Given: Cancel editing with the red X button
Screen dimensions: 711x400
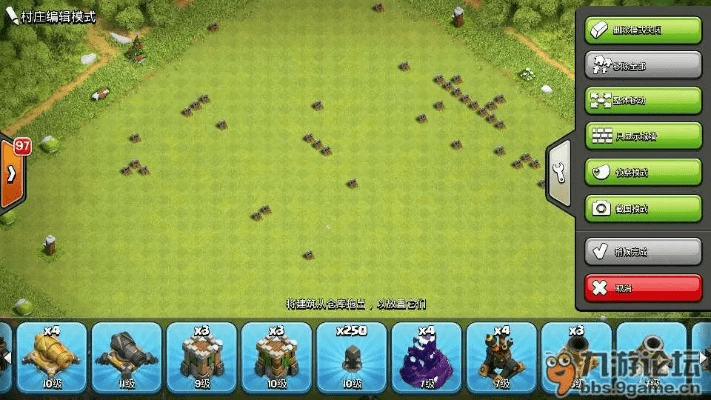Looking at the screenshot, I should (643, 287).
